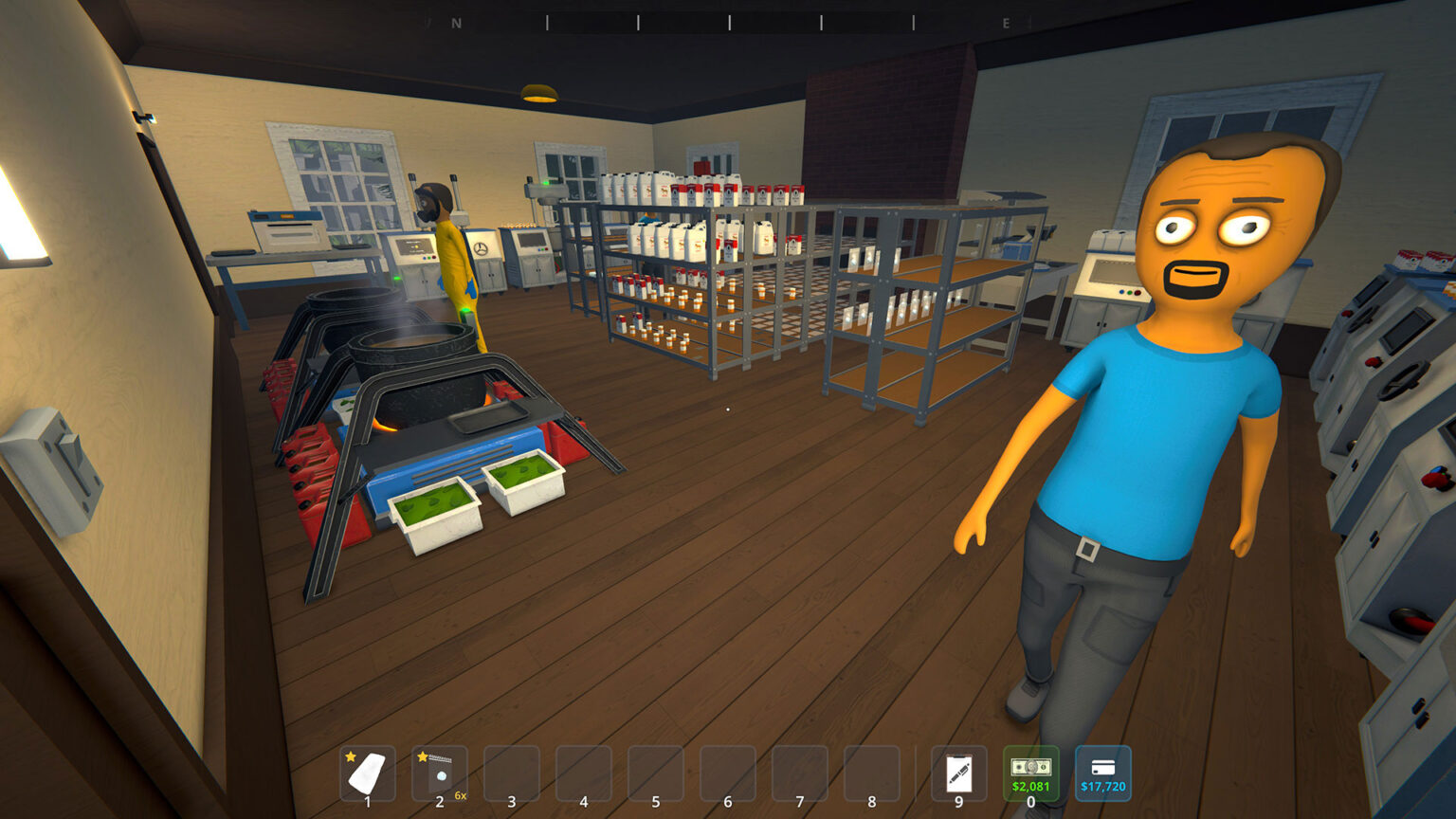
Task: Select the baggie item in slot 2
Action: (439, 773)
